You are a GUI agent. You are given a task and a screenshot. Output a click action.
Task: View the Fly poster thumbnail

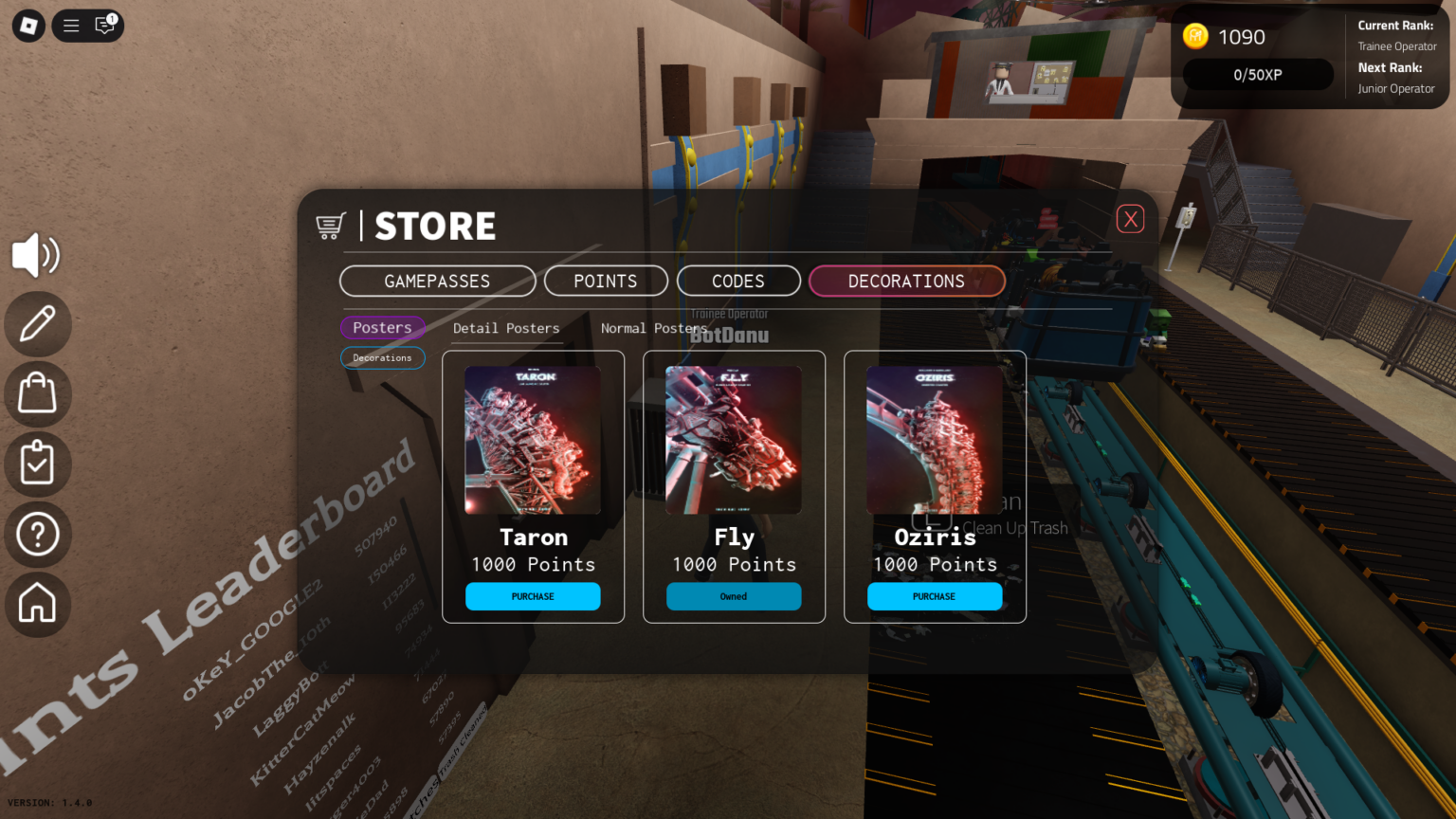[x=734, y=439]
